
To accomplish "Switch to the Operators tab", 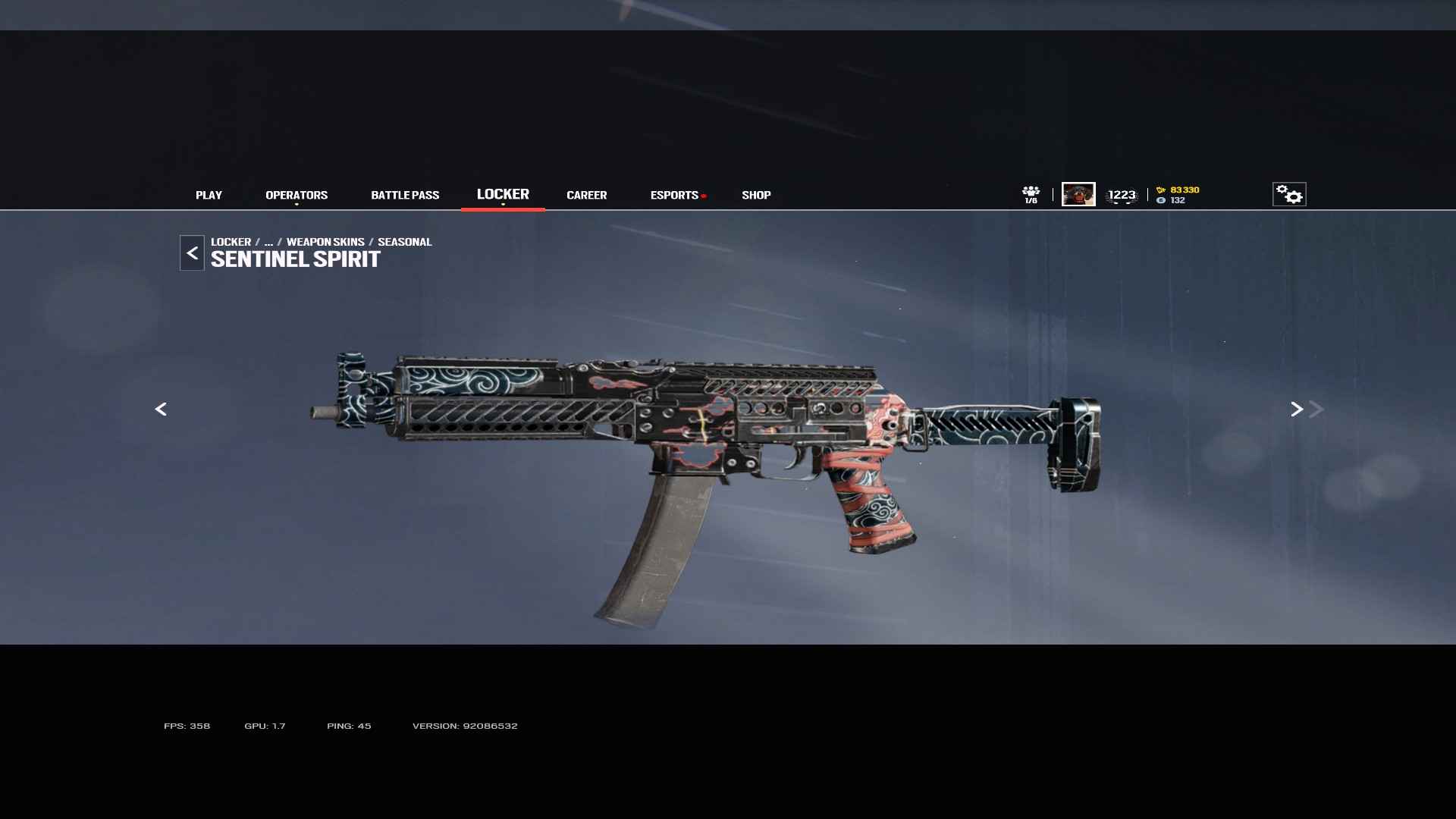I will [x=297, y=195].
